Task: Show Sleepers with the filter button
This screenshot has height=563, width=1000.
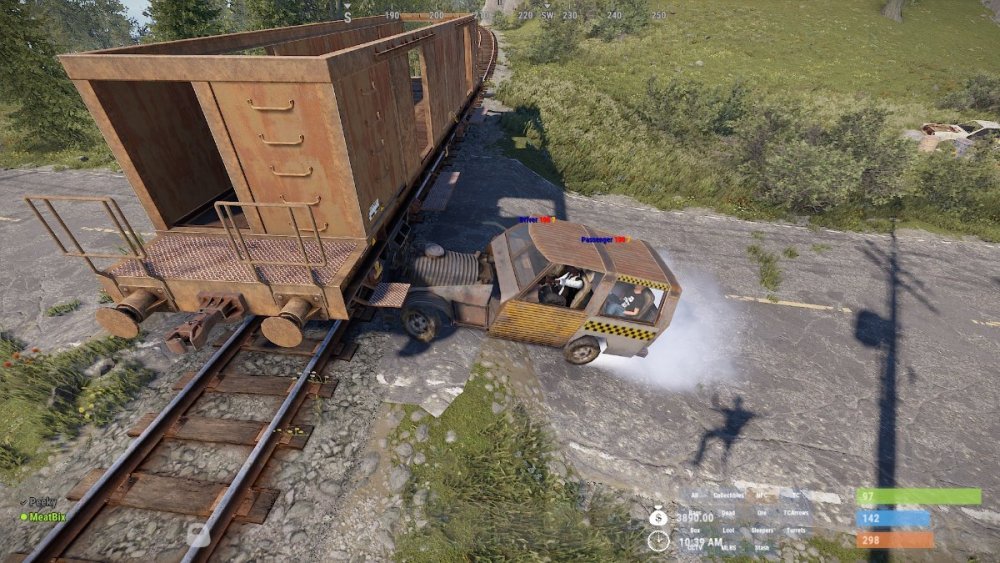Action: tap(763, 531)
